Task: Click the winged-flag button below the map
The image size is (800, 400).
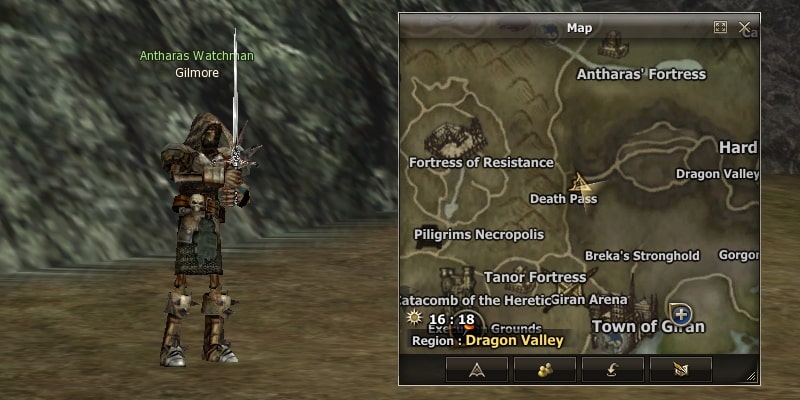Action: tap(681, 369)
